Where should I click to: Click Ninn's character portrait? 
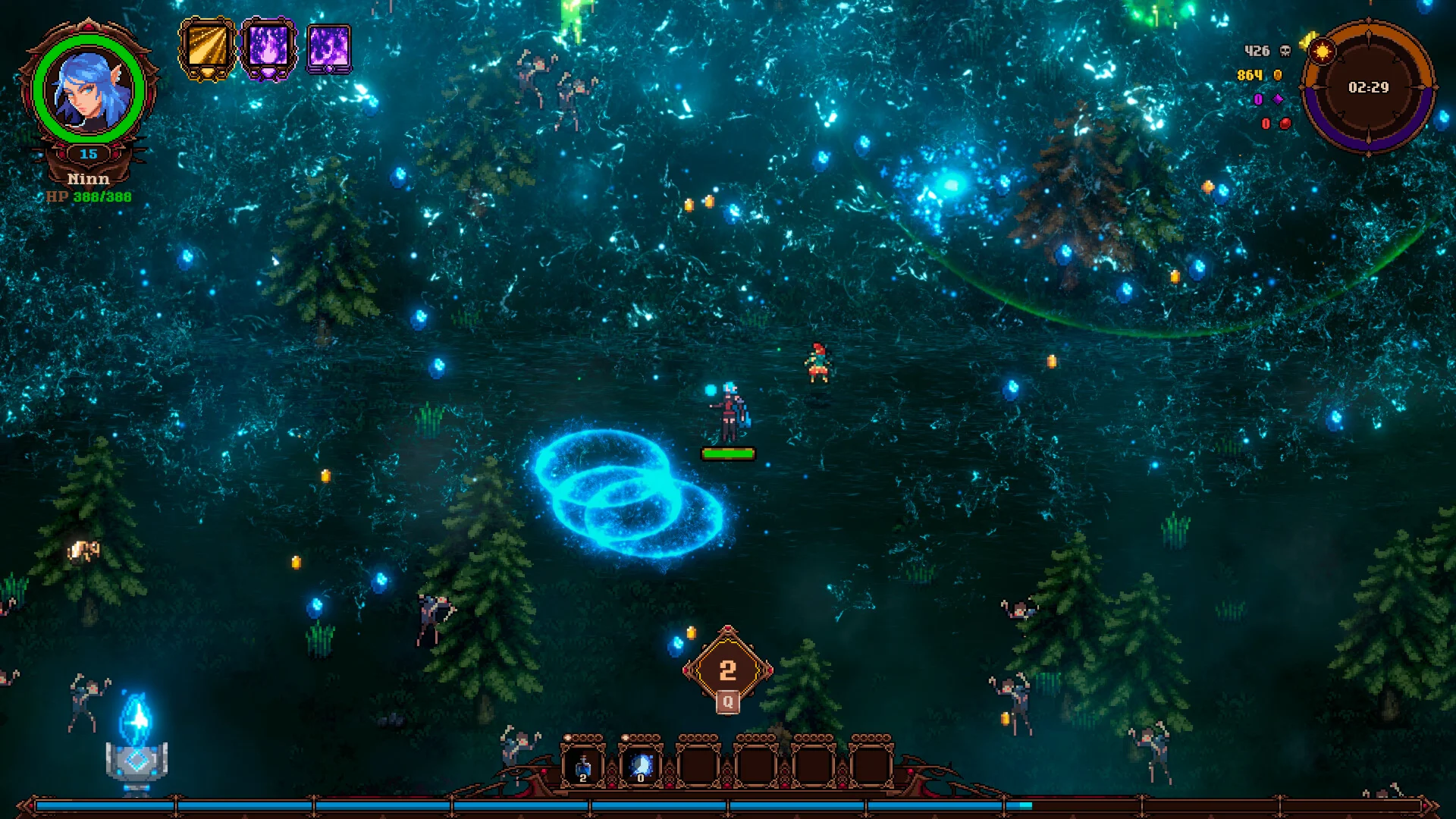[x=89, y=89]
